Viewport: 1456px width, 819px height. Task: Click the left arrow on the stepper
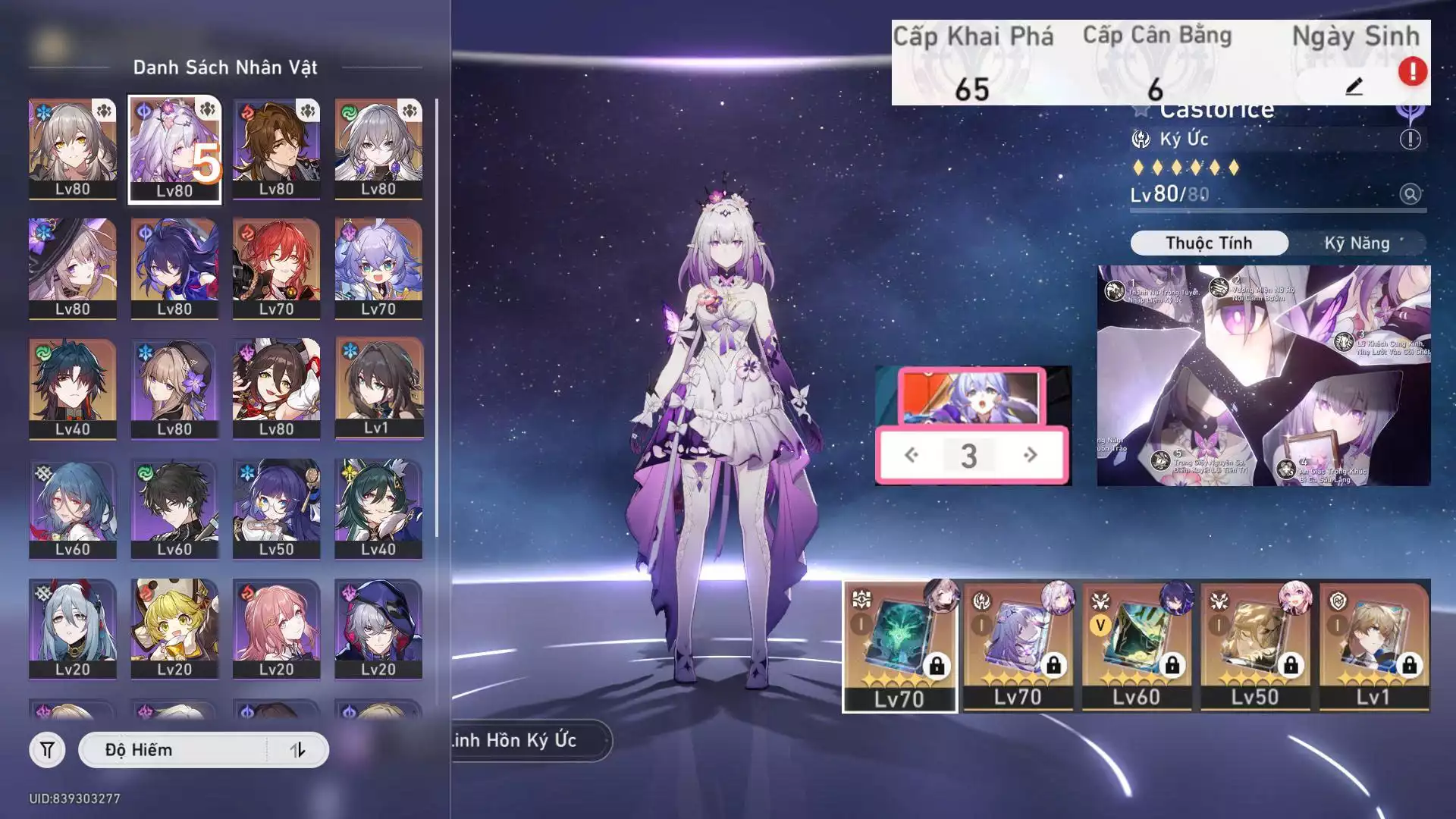tap(912, 455)
